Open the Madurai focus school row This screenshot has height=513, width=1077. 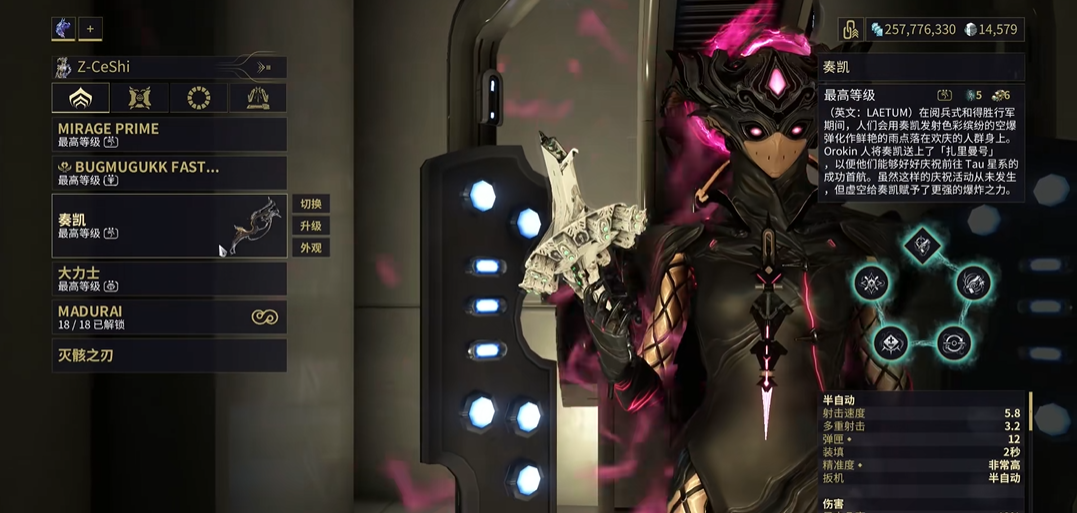point(169,317)
